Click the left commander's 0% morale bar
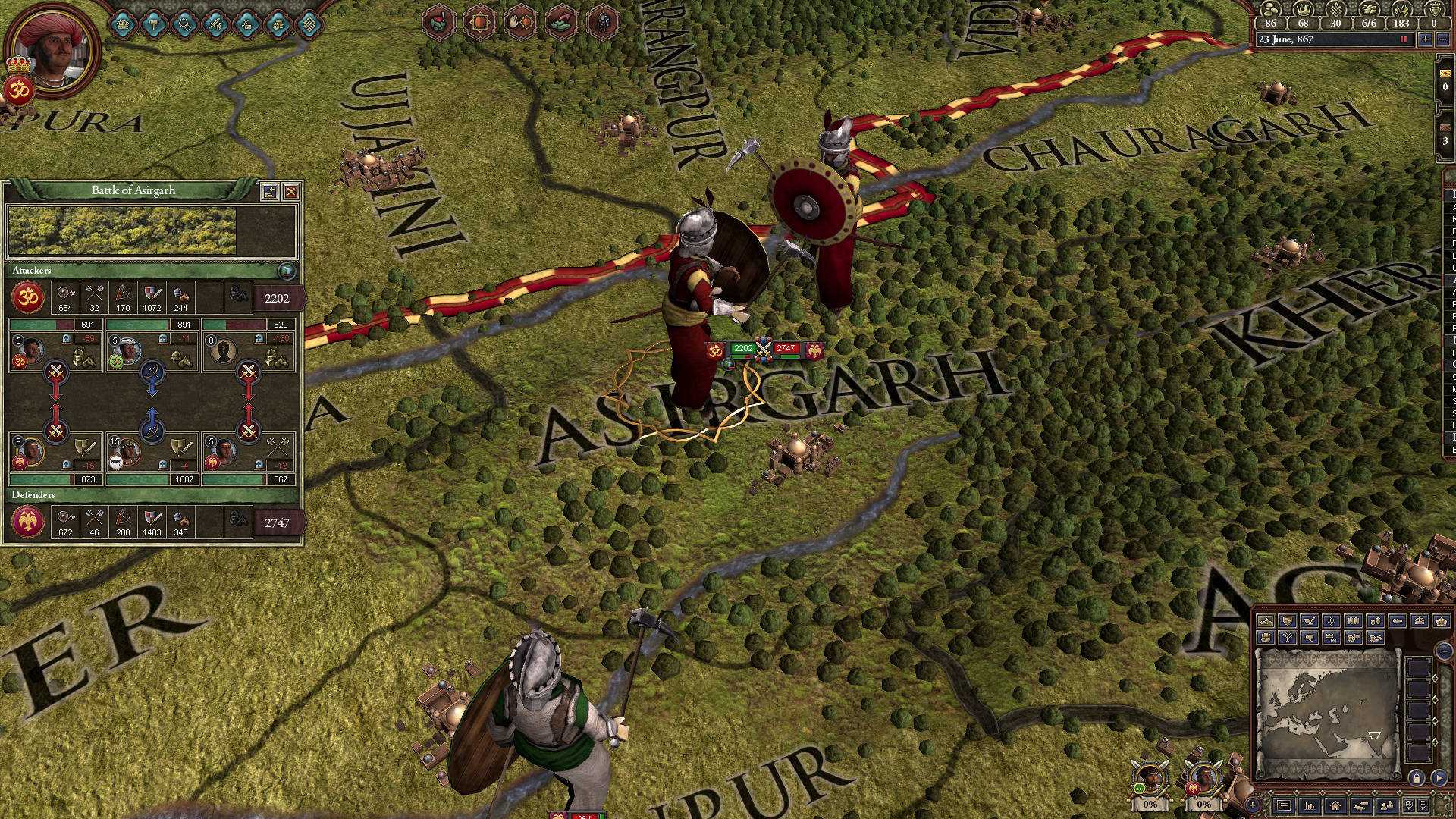Viewport: 1456px width, 819px height. coord(1149,803)
